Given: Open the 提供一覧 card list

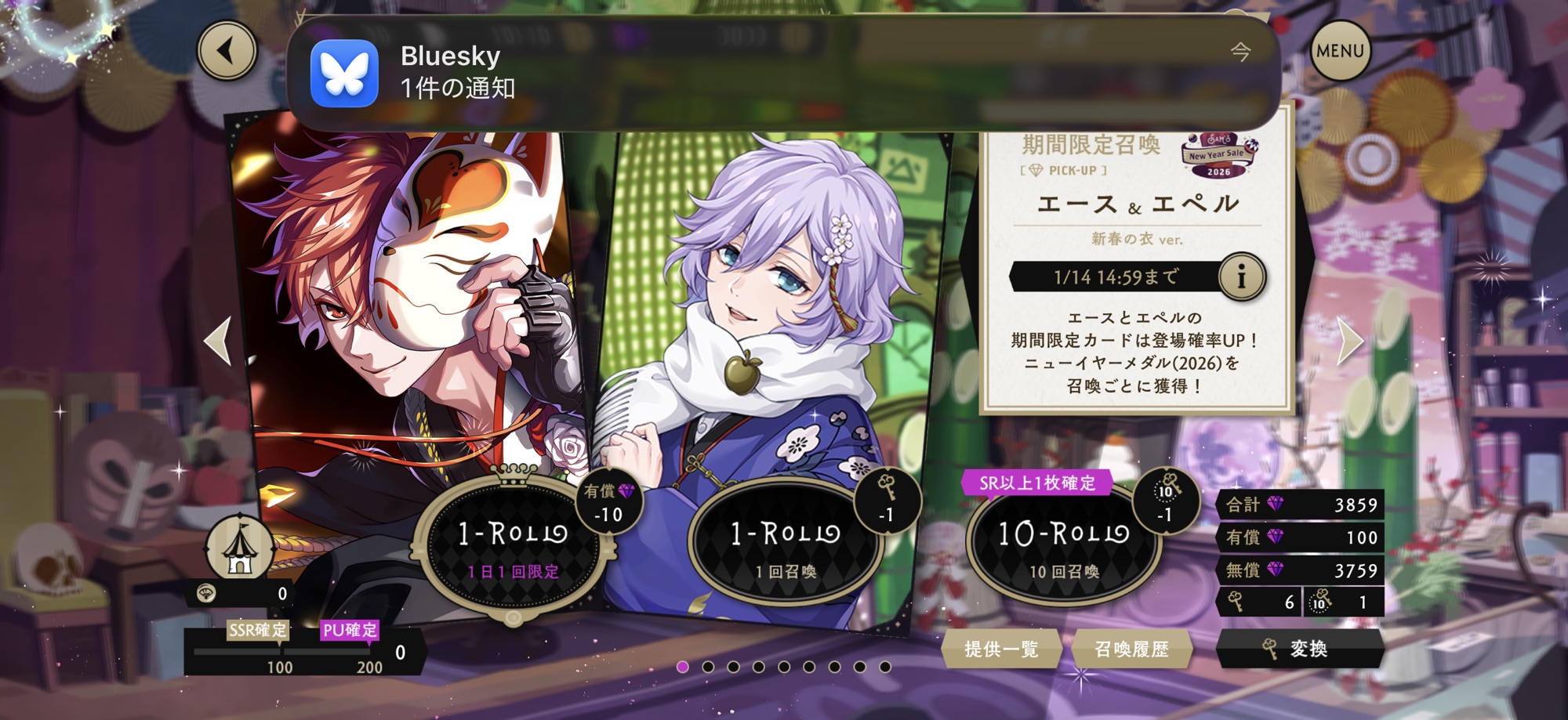Looking at the screenshot, I should tap(1001, 649).
